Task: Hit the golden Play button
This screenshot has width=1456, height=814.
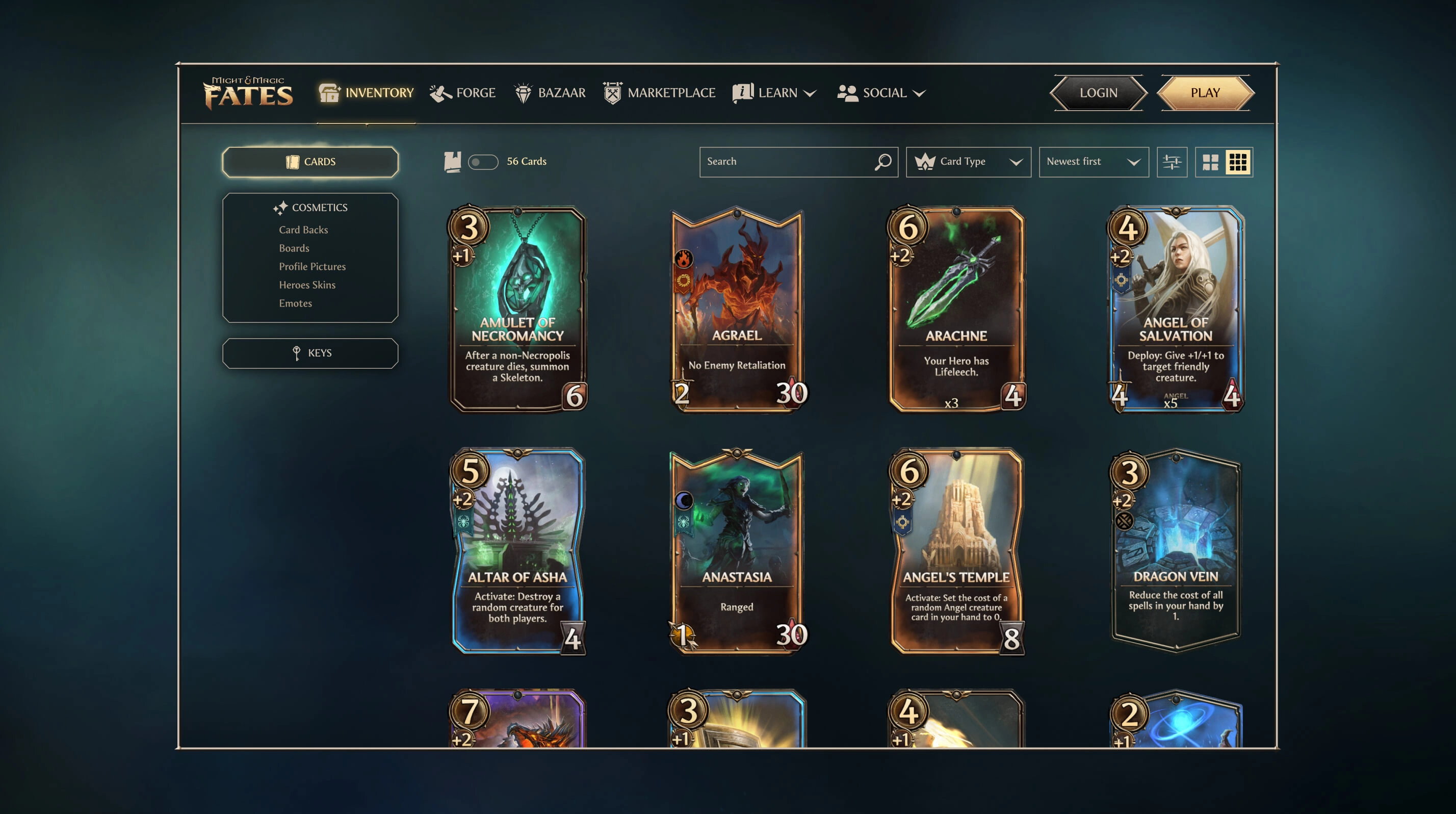Action: 1205,93
